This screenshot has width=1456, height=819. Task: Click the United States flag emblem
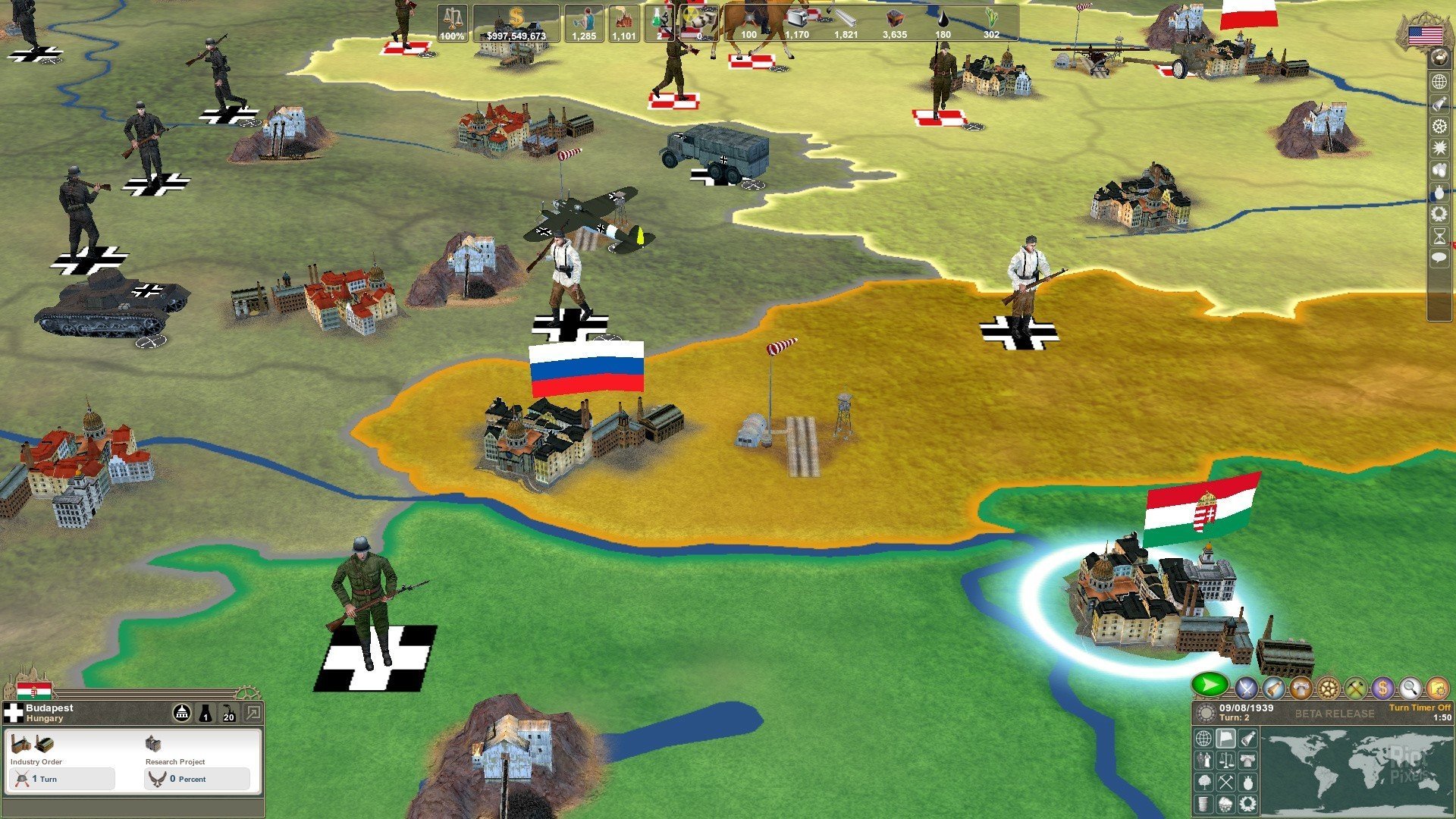pos(1425,35)
